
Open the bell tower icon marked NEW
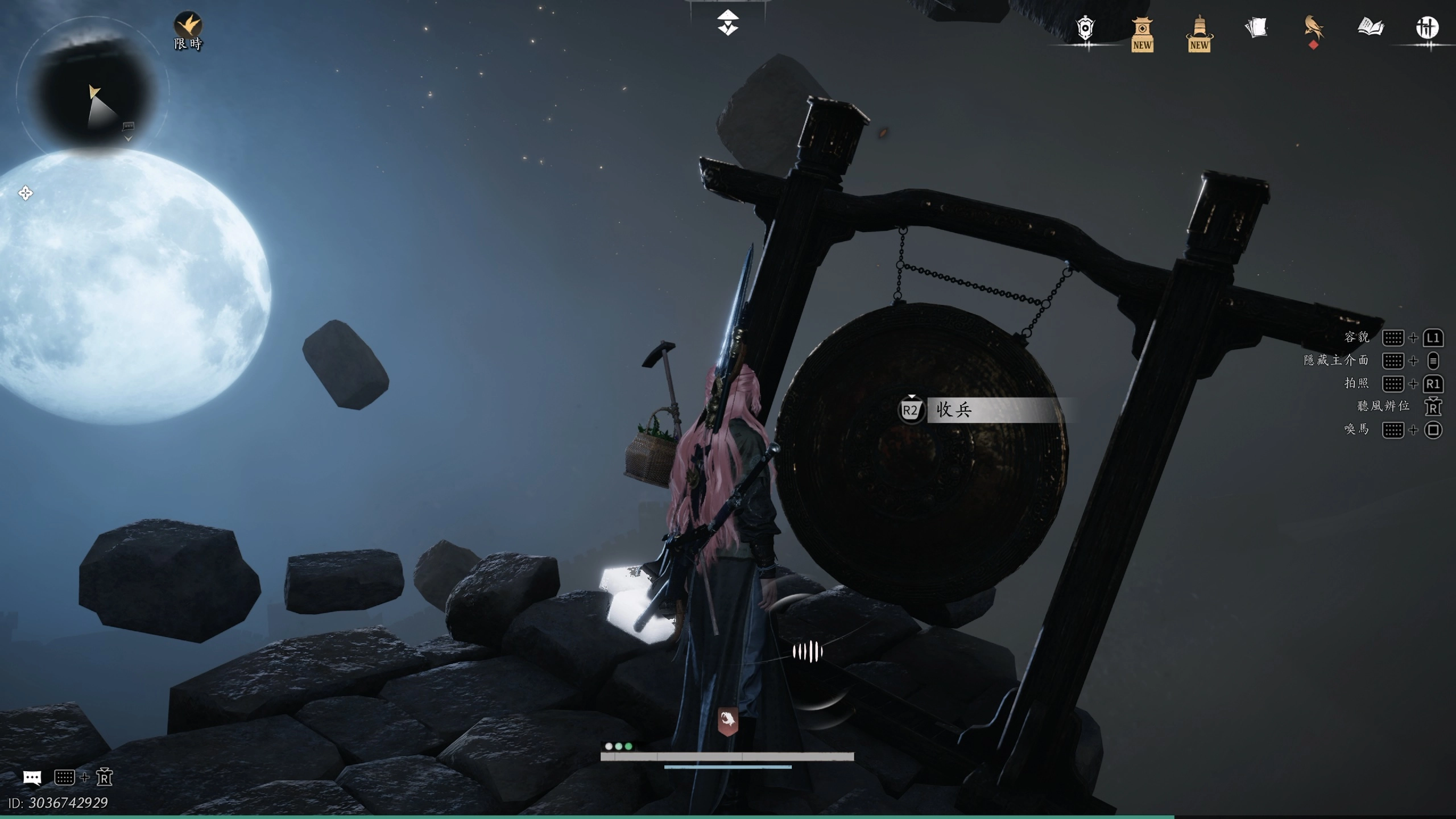1199,34
